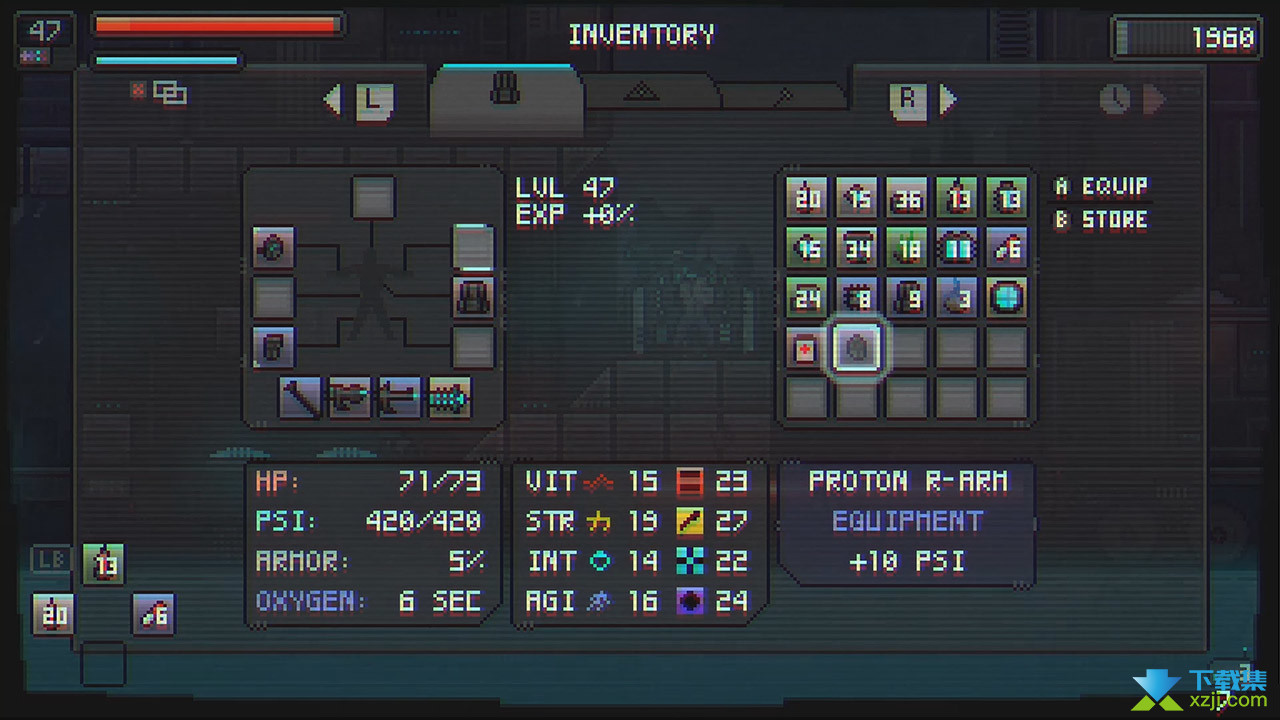1280x720 pixels.
Task: Choose the cyan orb inventory item
Action: tap(1006, 297)
